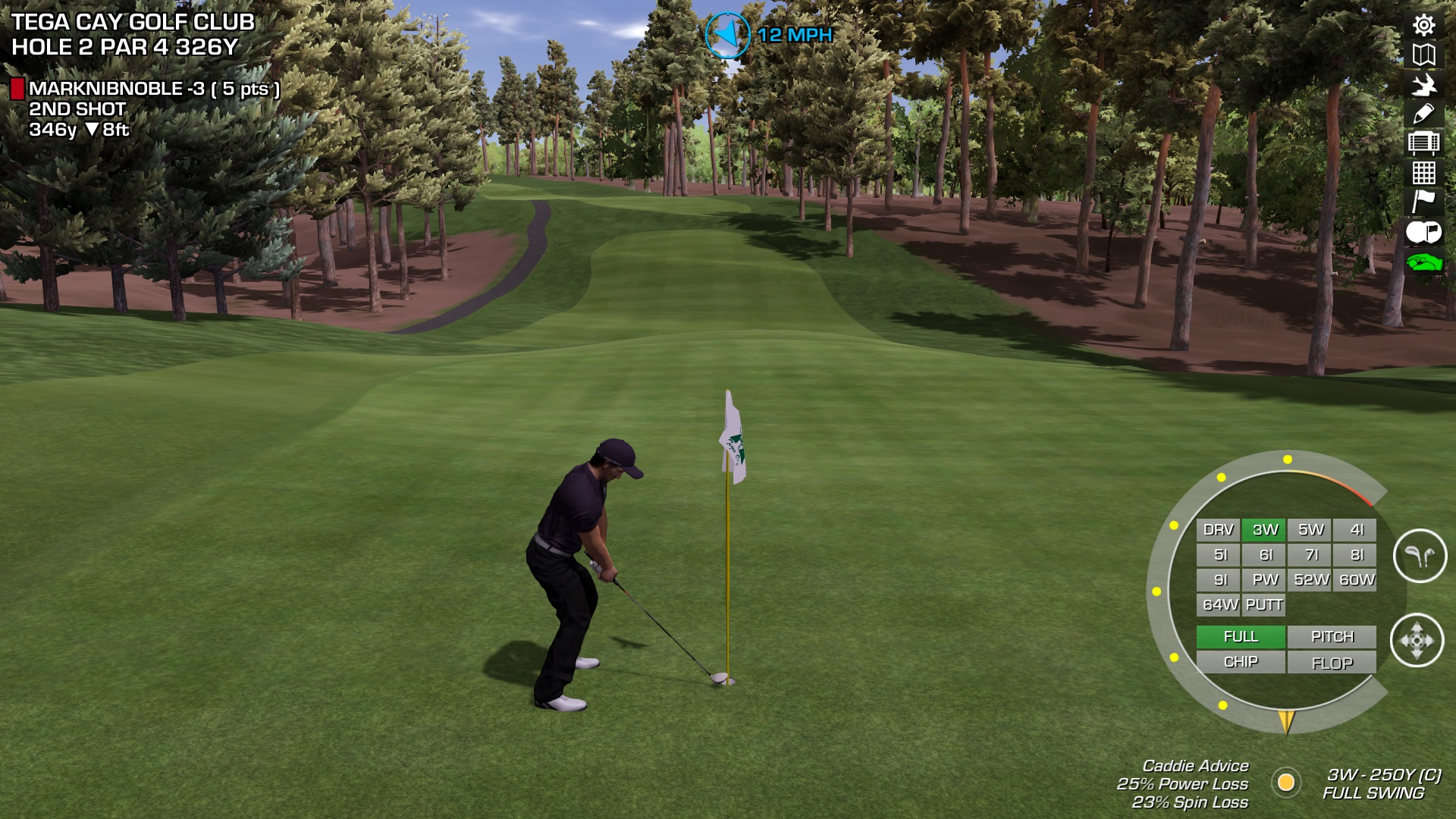This screenshot has width=1456, height=819.
Task: Pick the 5W fairway wood
Action: [x=1310, y=530]
